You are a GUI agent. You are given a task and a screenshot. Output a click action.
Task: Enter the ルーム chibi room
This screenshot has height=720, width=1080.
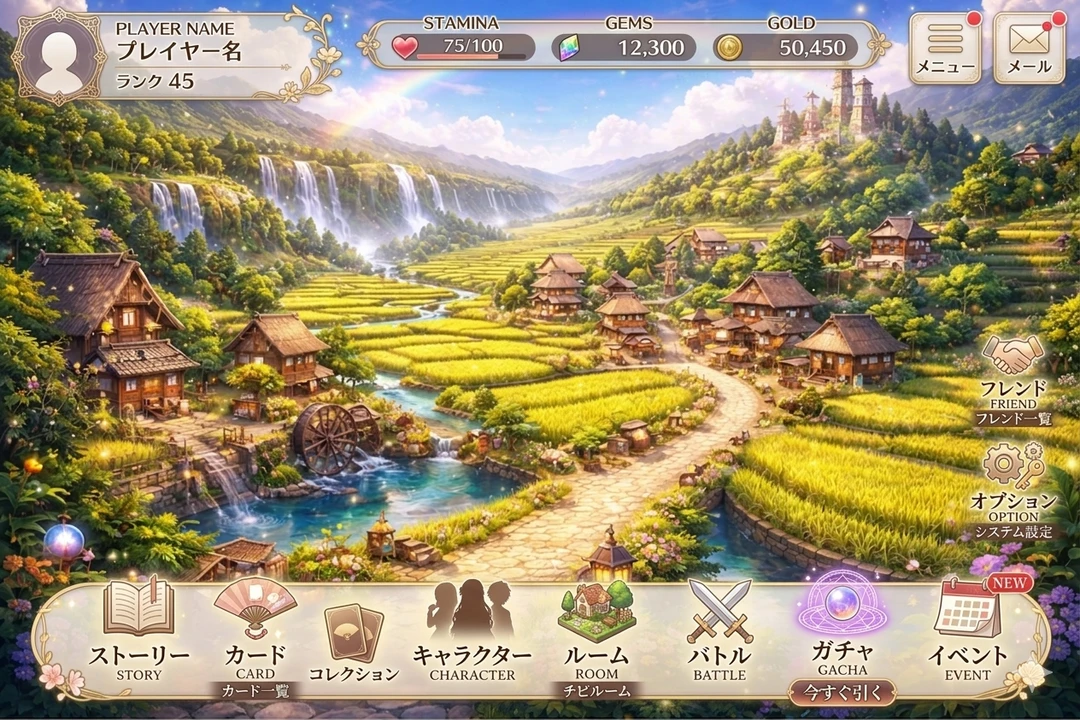point(596,630)
